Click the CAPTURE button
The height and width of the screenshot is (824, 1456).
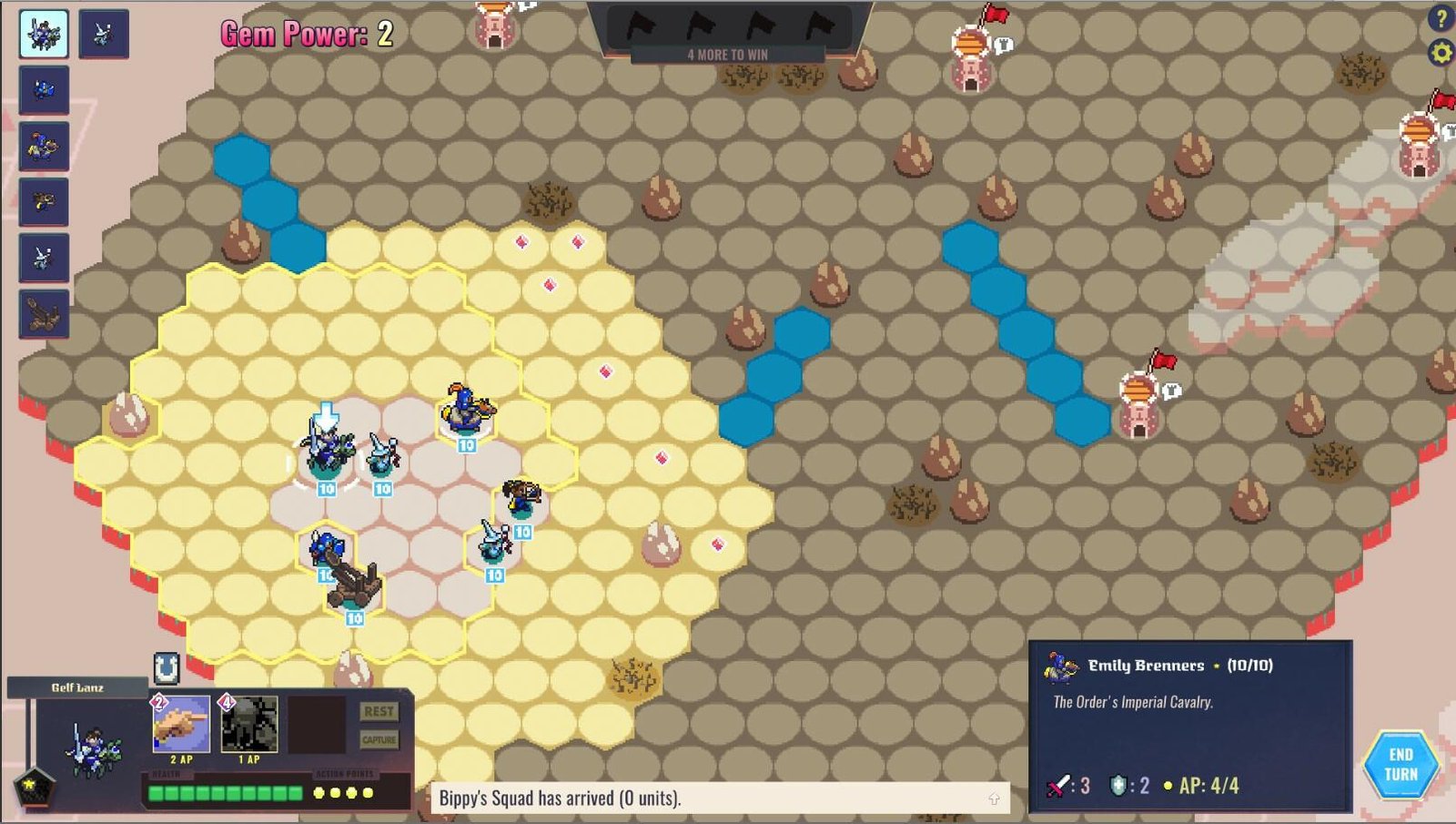point(379,739)
